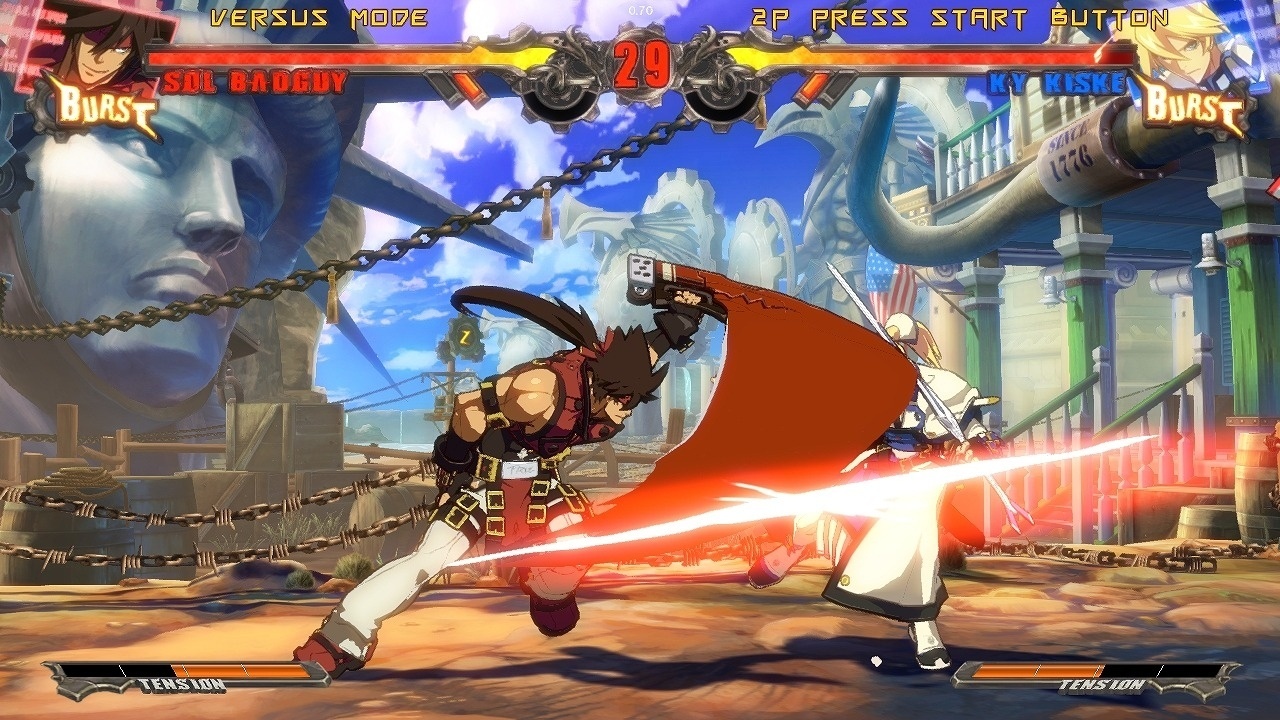This screenshot has height=720, width=1280.
Task: Click the 0.70 counter above the timer
Action: coord(639,8)
